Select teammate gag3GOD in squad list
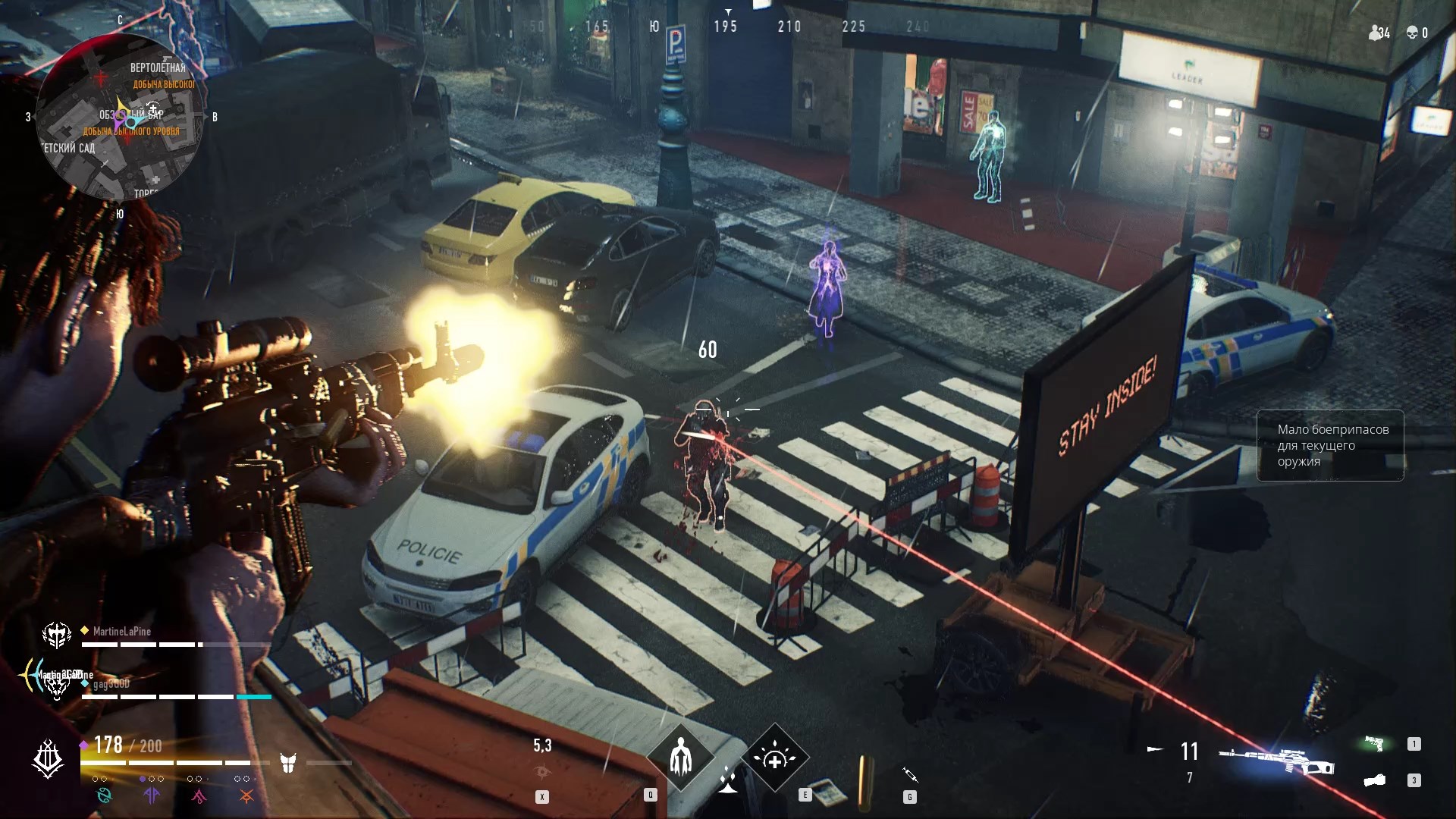This screenshot has width=1456, height=819. coord(111,684)
